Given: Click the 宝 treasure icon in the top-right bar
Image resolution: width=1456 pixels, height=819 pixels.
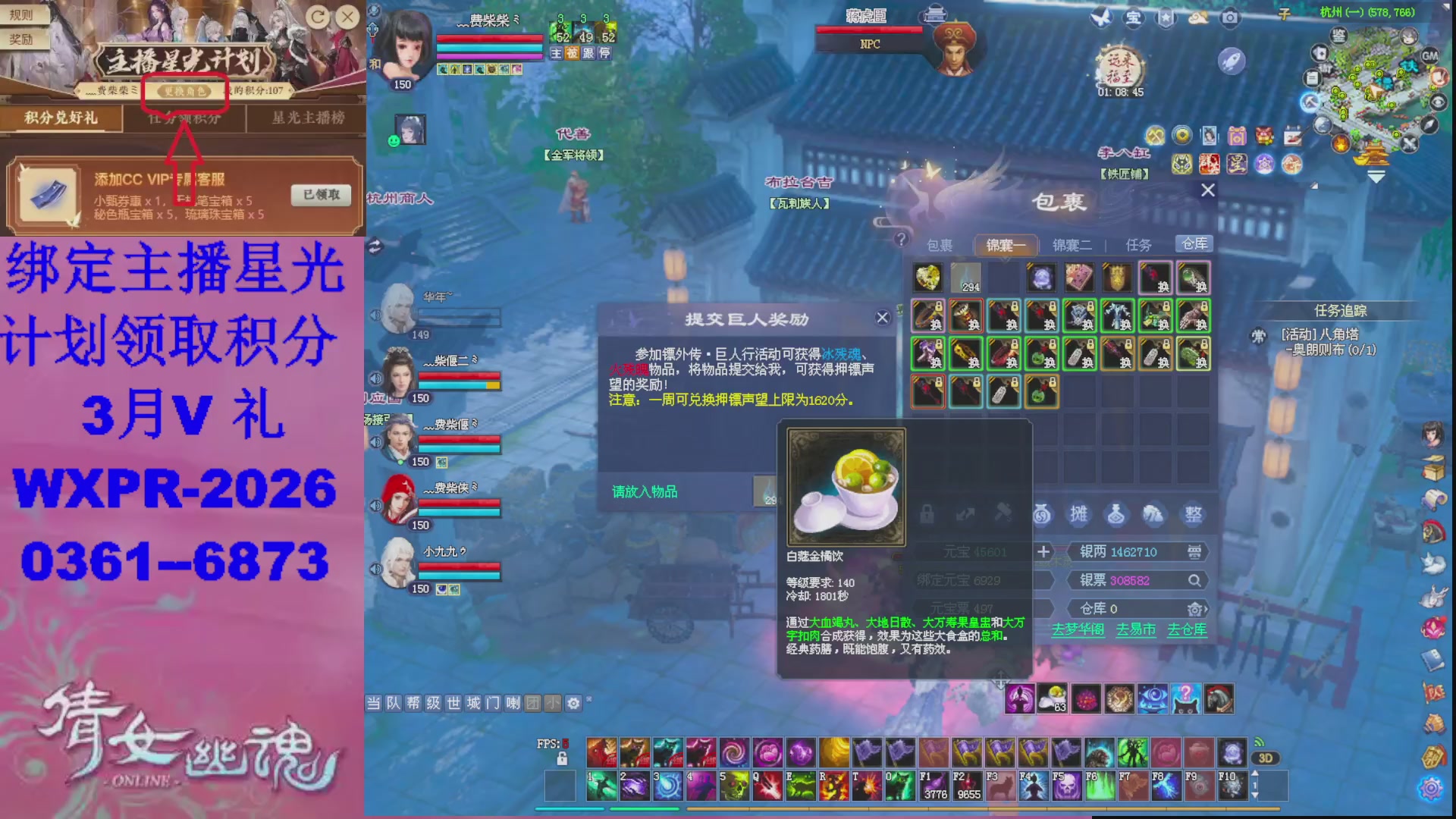Looking at the screenshot, I should click(x=1132, y=19).
